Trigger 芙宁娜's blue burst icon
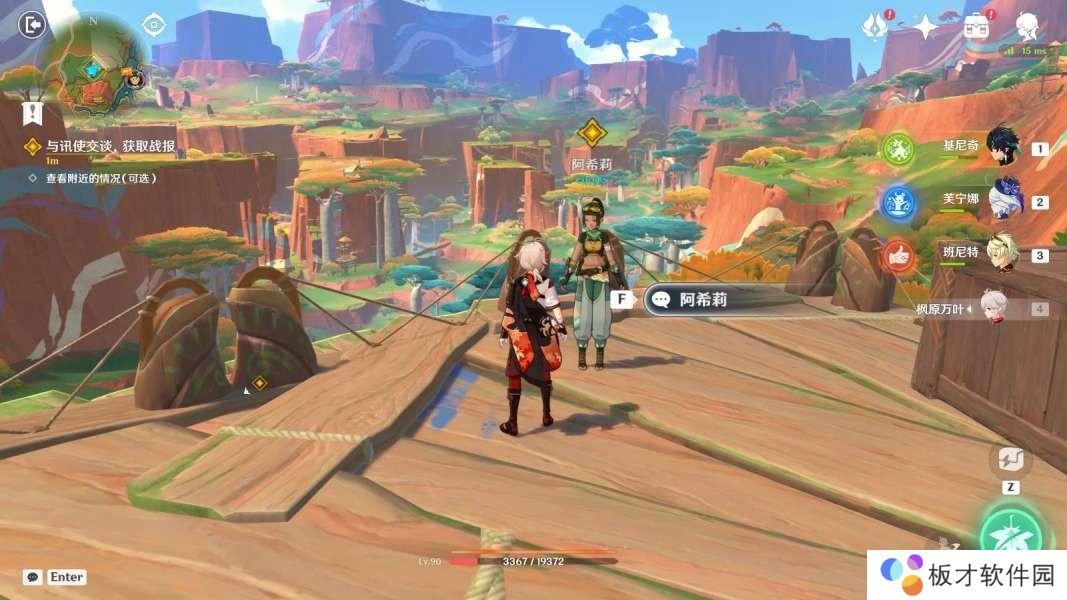1067x600 pixels. coord(898,204)
